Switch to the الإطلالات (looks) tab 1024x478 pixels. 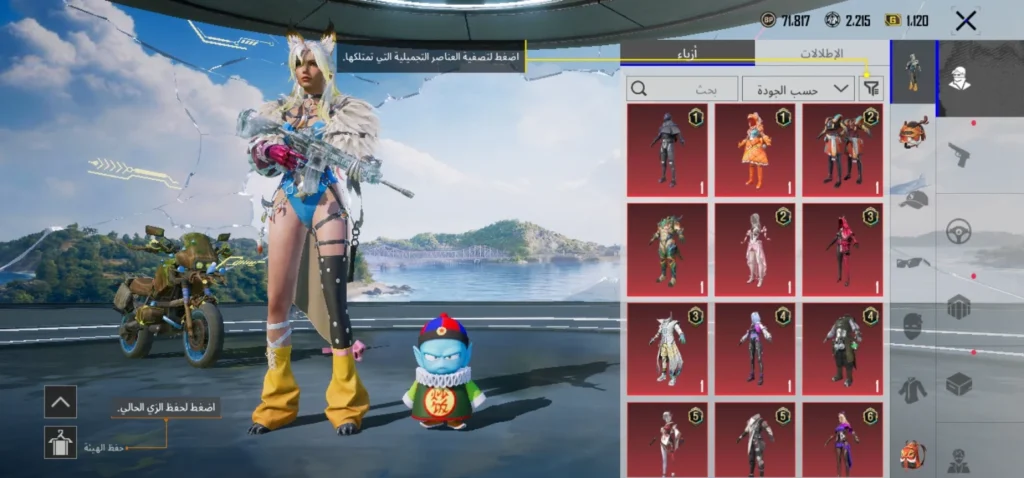point(821,53)
